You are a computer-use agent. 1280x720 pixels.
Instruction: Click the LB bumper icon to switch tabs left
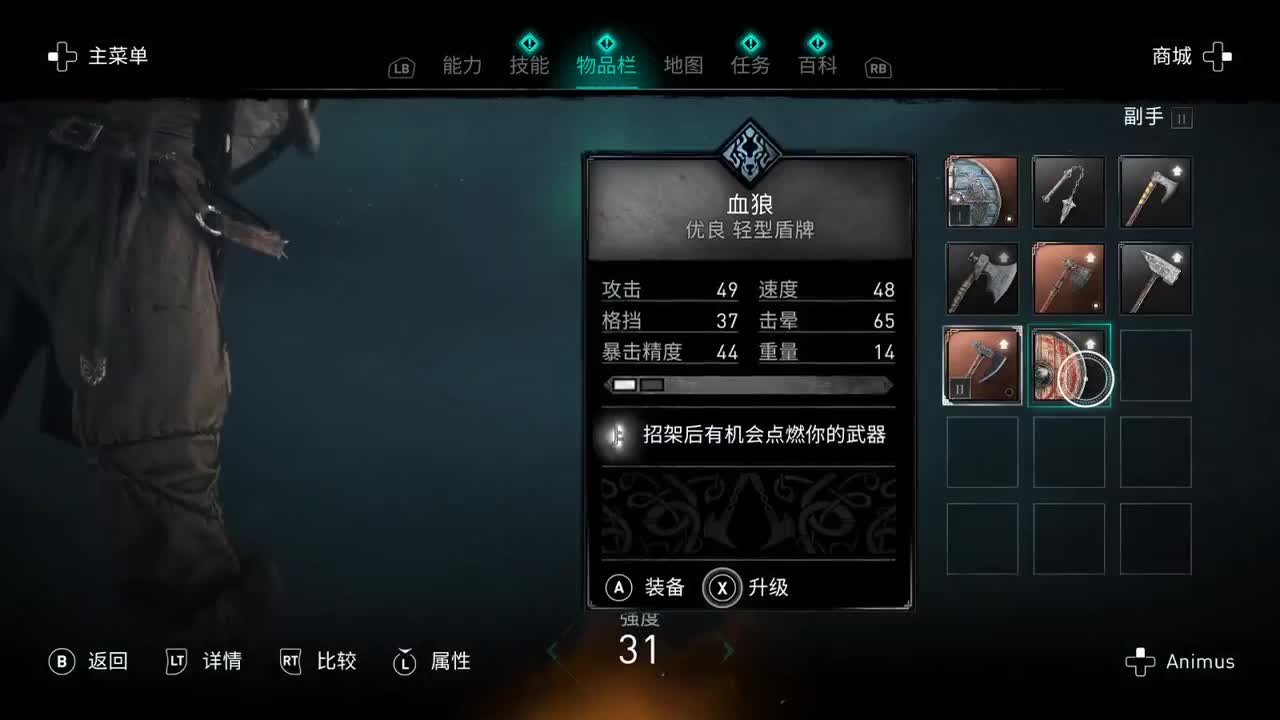coord(401,68)
